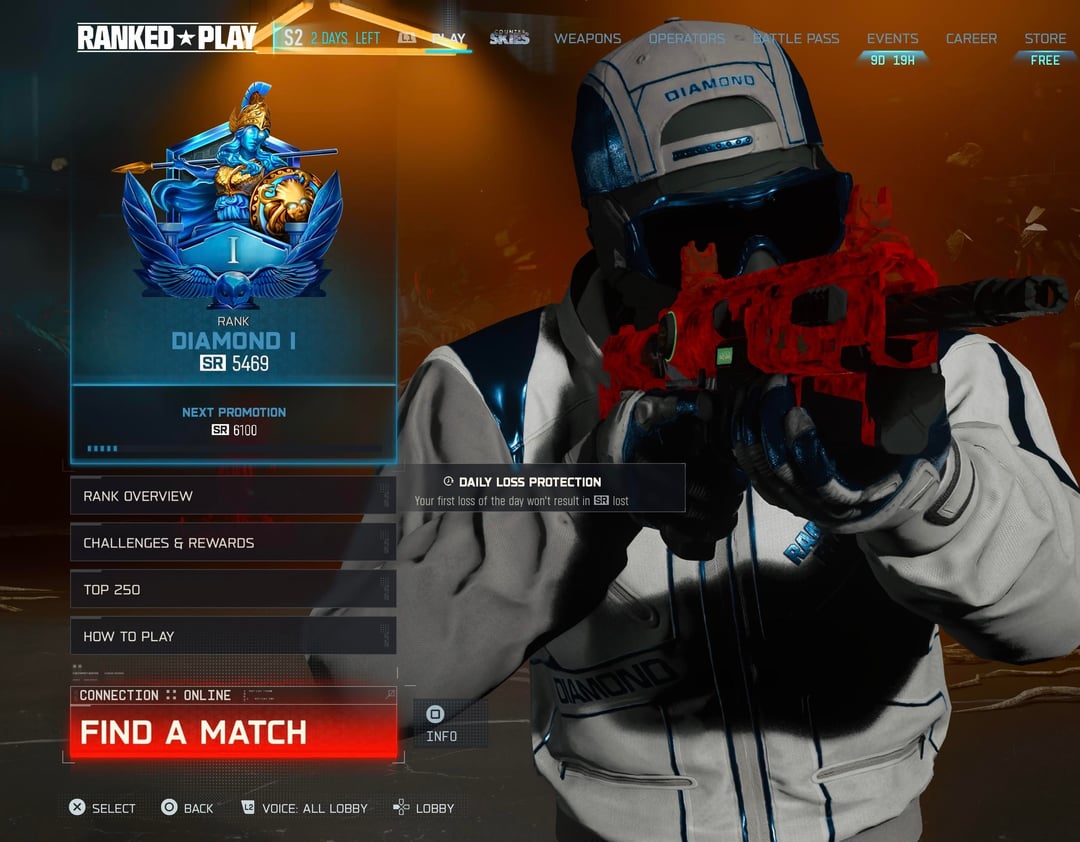Select the Counter Skies tab logo
This screenshot has height=842, width=1080.
tap(509, 39)
